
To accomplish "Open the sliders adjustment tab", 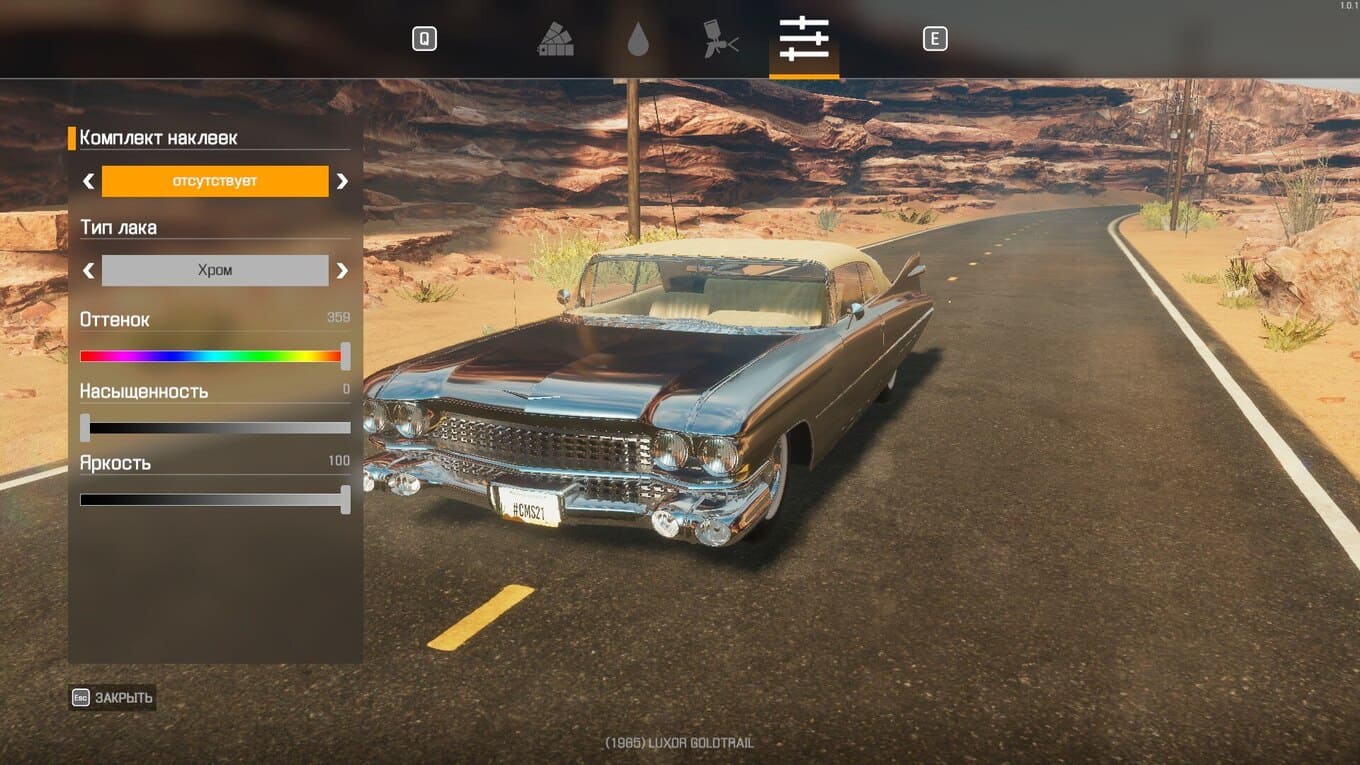I will click(x=804, y=40).
